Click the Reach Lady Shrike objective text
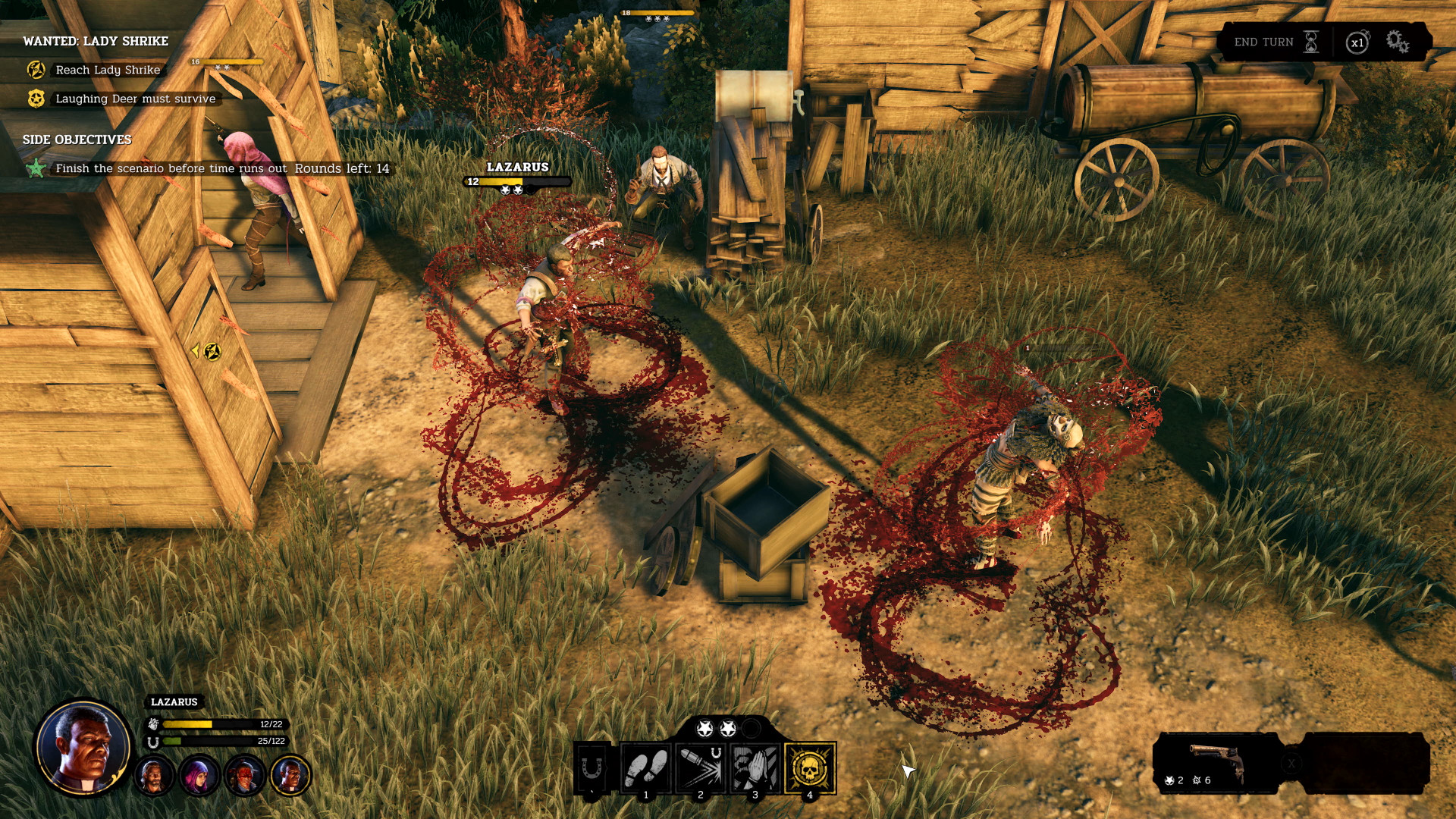Viewport: 1456px width, 819px height. click(106, 70)
